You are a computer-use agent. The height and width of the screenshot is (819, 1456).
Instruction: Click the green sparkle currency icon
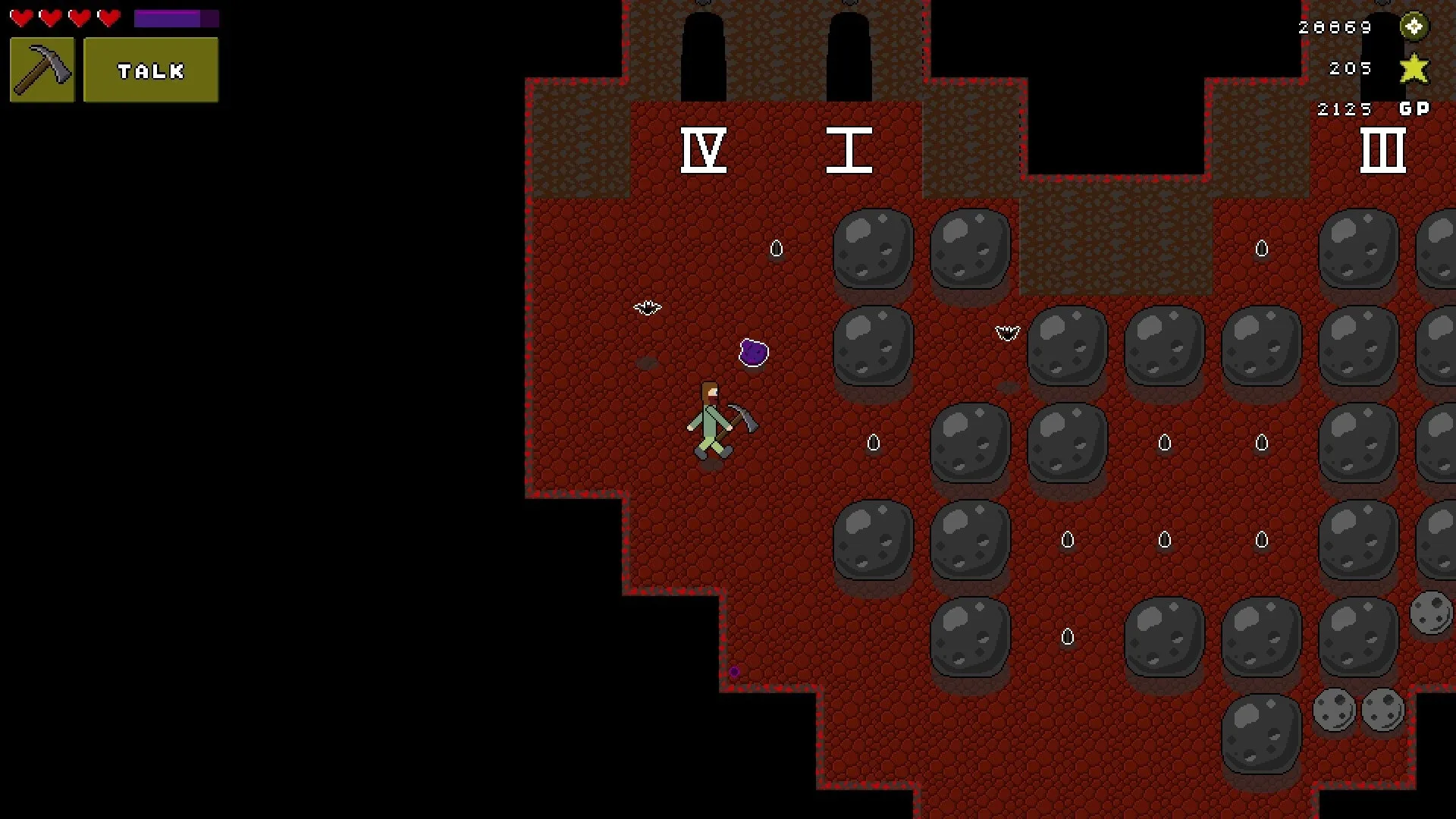click(1414, 27)
